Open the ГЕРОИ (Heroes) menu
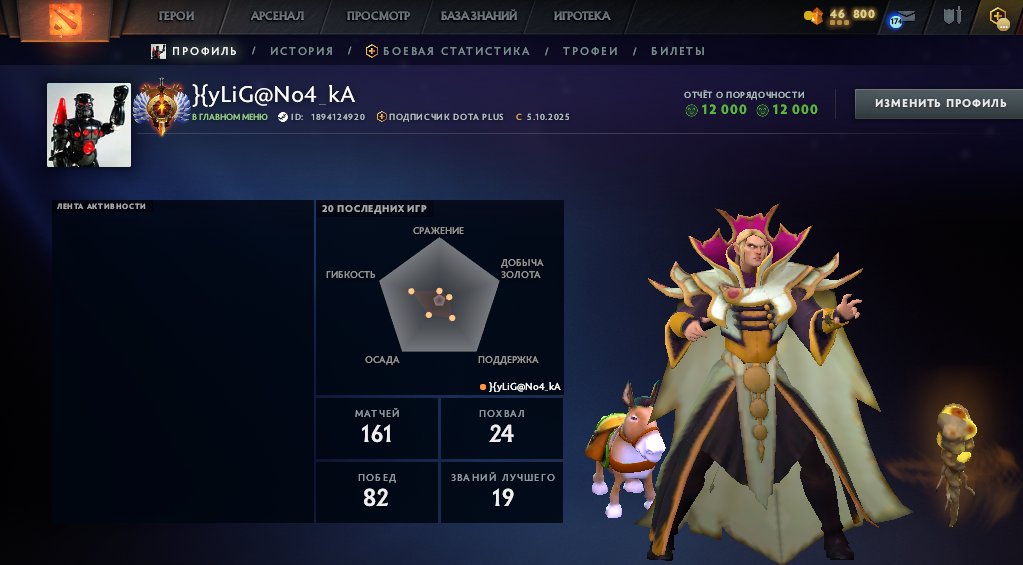The height and width of the screenshot is (565, 1023). tap(176, 16)
